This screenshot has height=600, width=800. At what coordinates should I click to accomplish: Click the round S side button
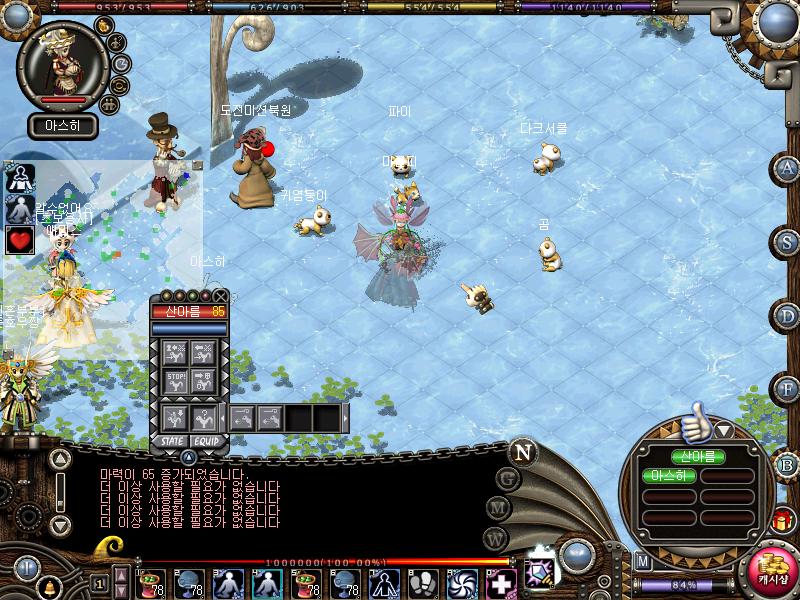point(788,241)
